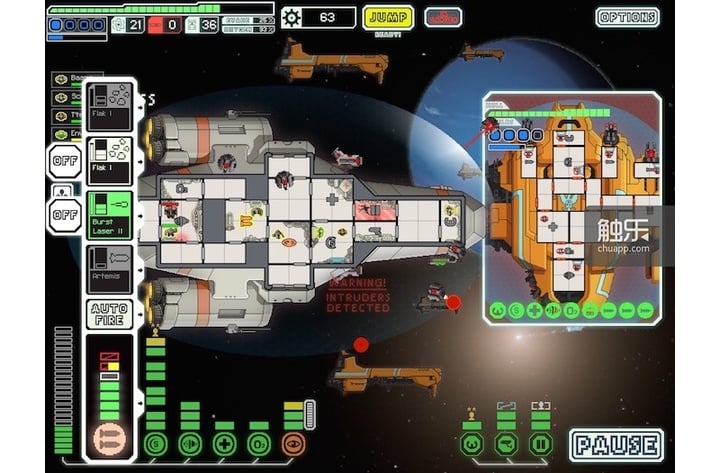
Task: Toggle the AUTO FIRE button
Action: (109, 315)
